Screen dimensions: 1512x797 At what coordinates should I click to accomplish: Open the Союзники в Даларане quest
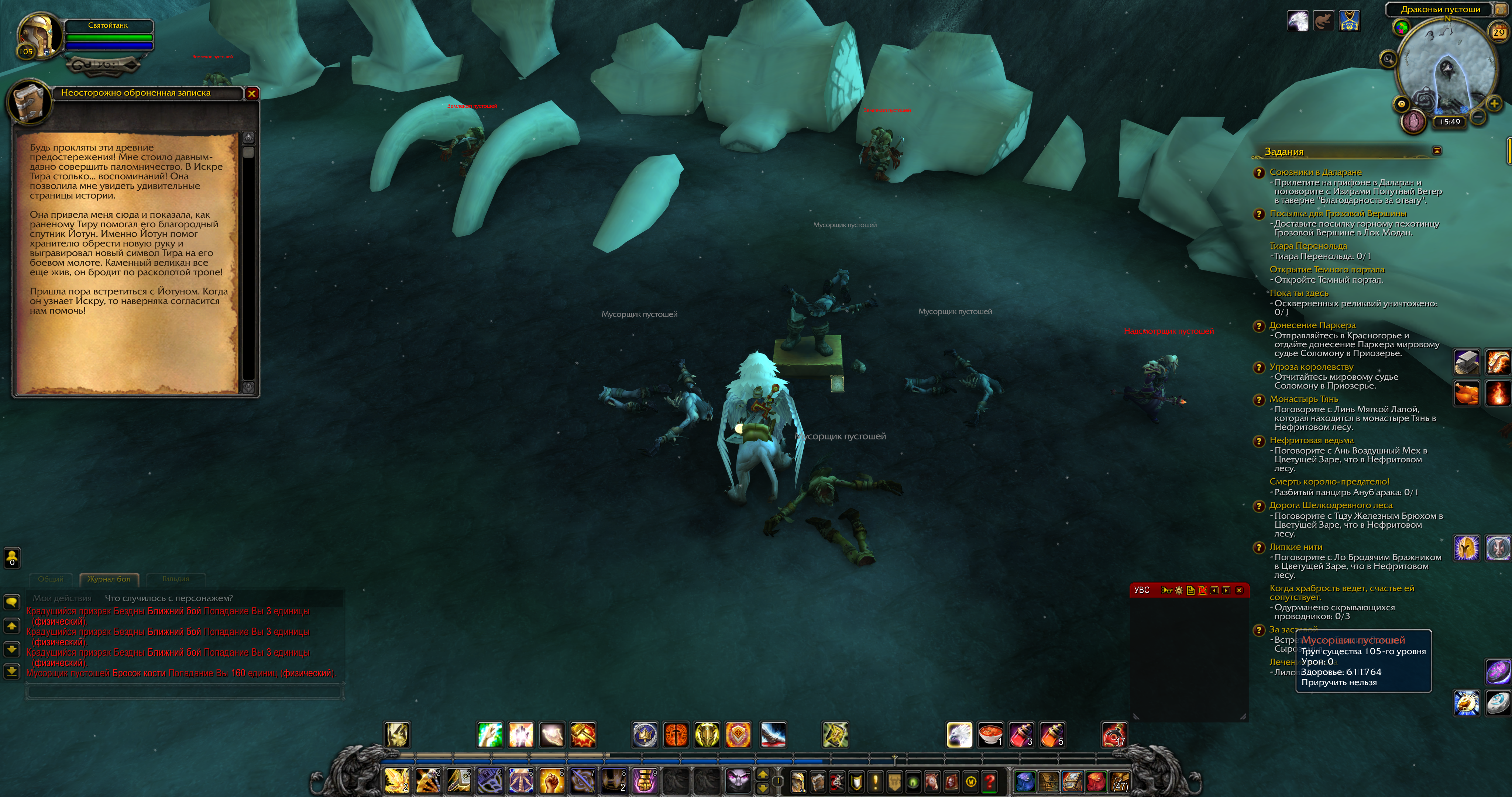pos(1315,172)
